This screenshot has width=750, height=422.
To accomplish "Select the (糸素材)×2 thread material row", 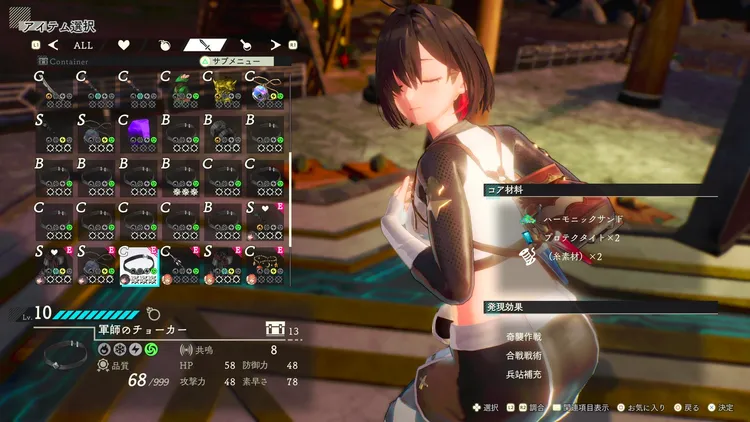I will click(572, 256).
